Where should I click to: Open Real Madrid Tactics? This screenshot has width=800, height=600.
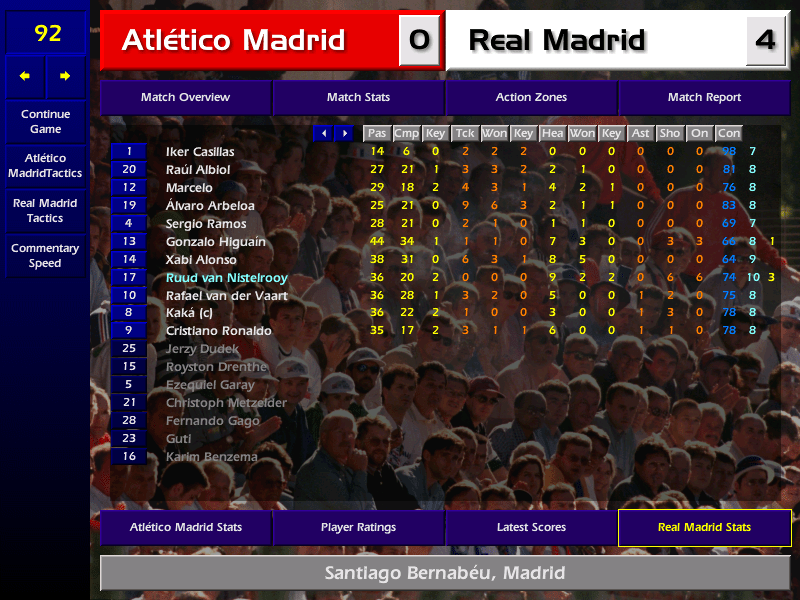pyautogui.click(x=45, y=210)
